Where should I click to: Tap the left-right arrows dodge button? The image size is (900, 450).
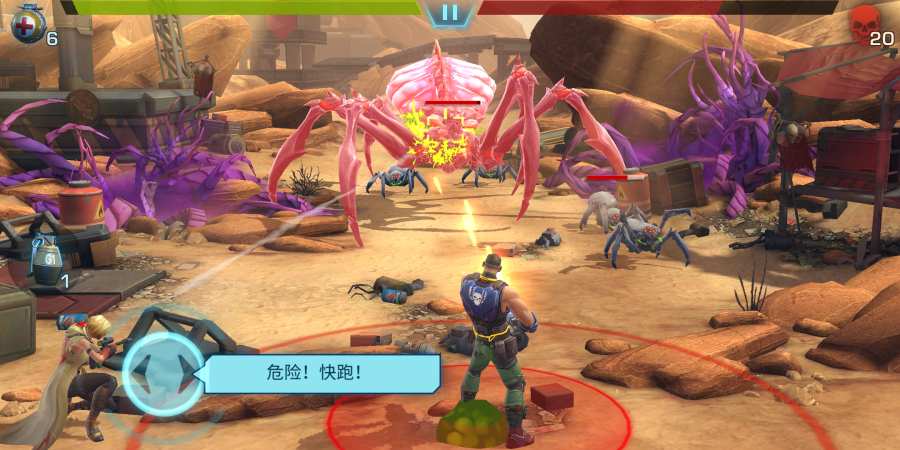point(163,374)
